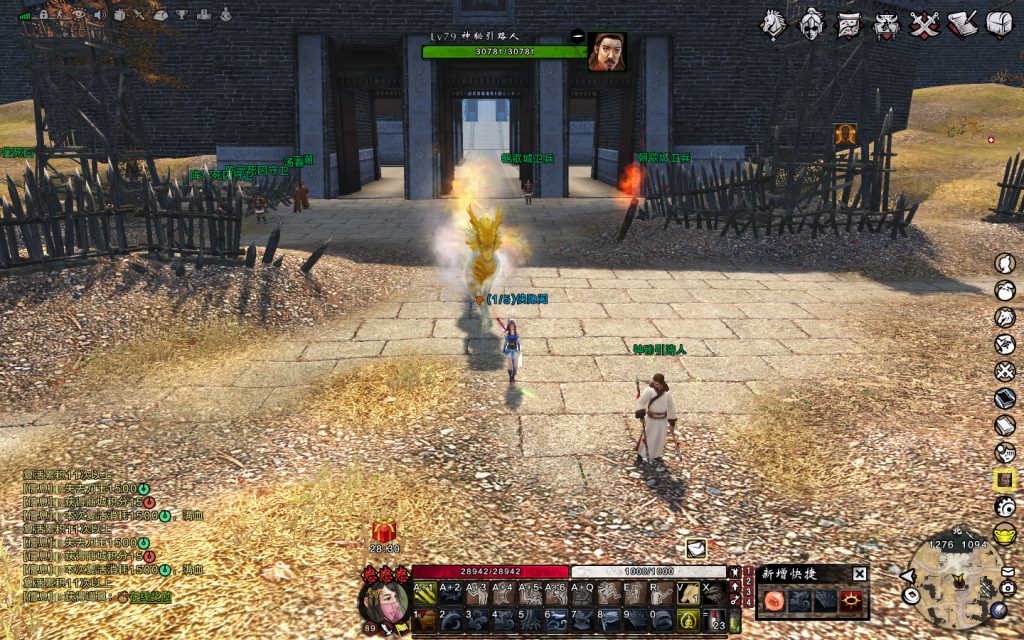The image size is (1024, 640).
Task: Use the golden figure hotbar slot
Action: 687,619
